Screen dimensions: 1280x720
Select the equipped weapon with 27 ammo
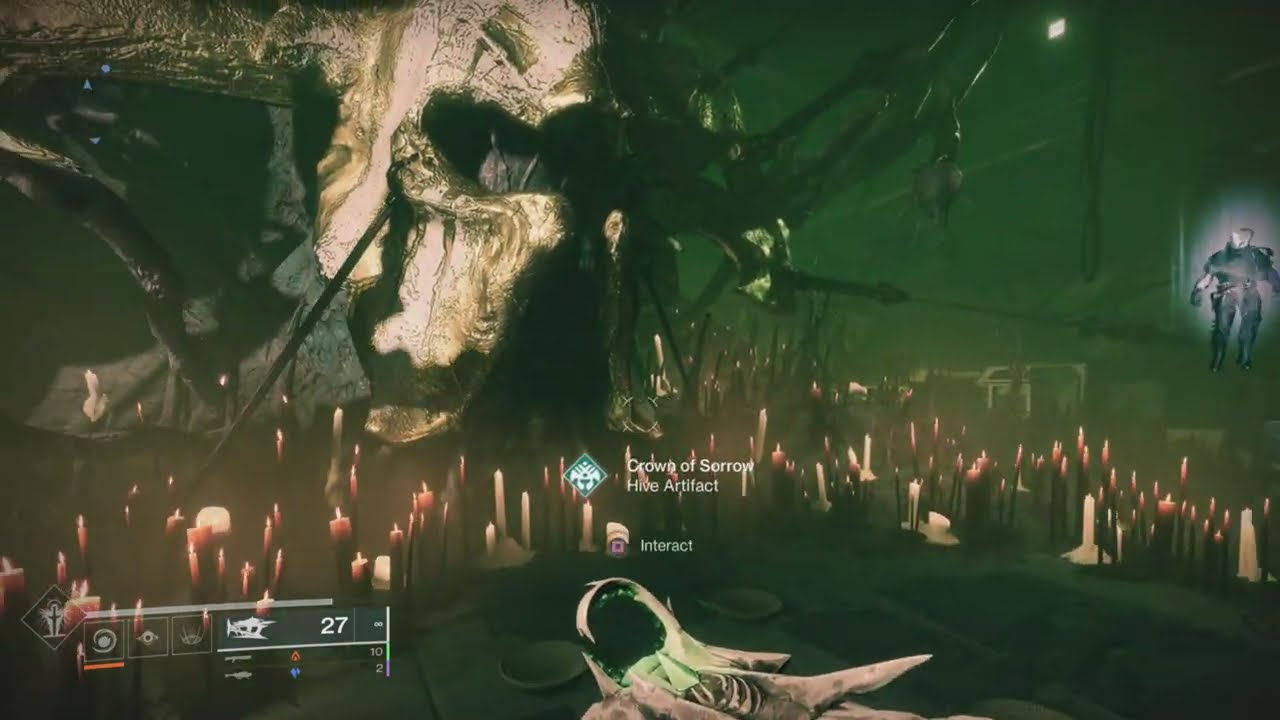pos(252,628)
